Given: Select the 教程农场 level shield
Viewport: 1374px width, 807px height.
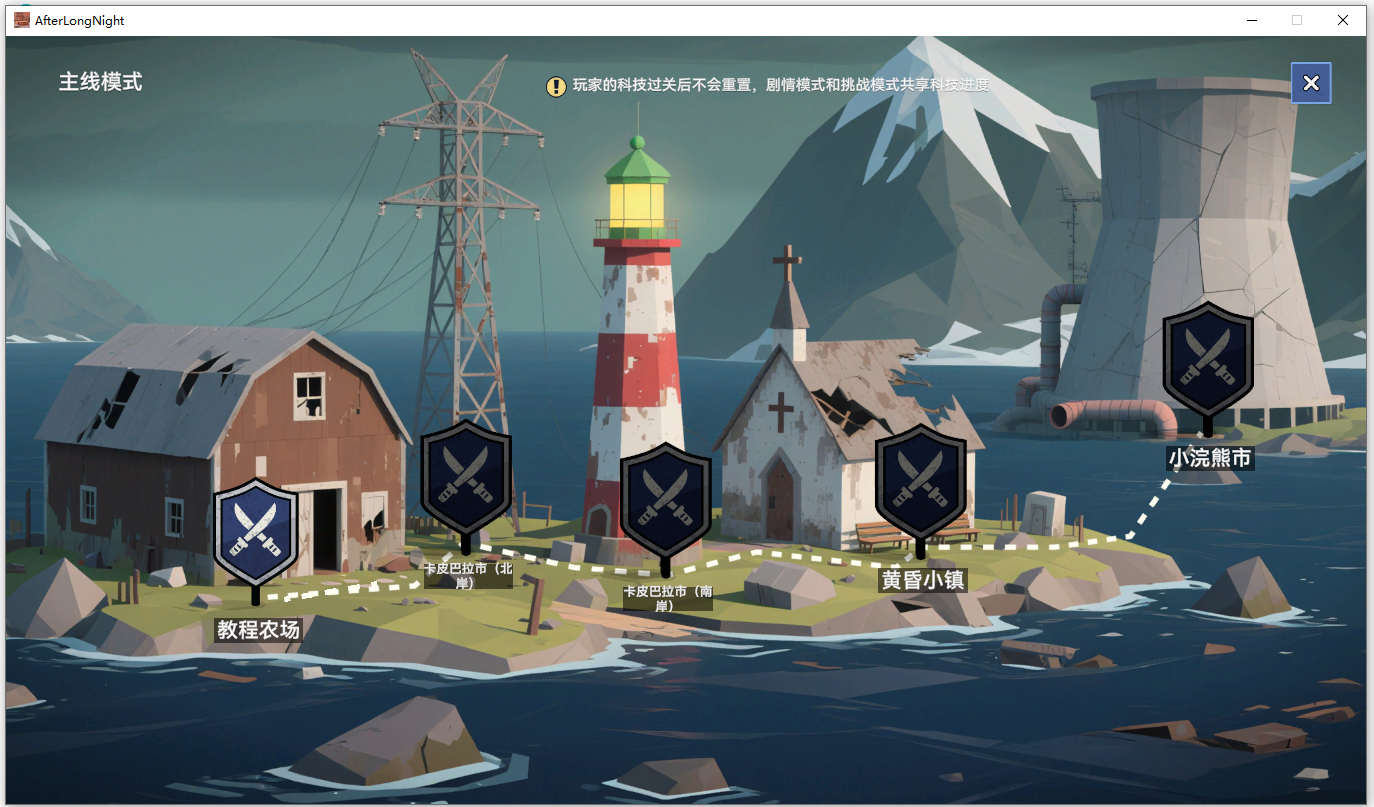Looking at the screenshot, I should 256,530.
